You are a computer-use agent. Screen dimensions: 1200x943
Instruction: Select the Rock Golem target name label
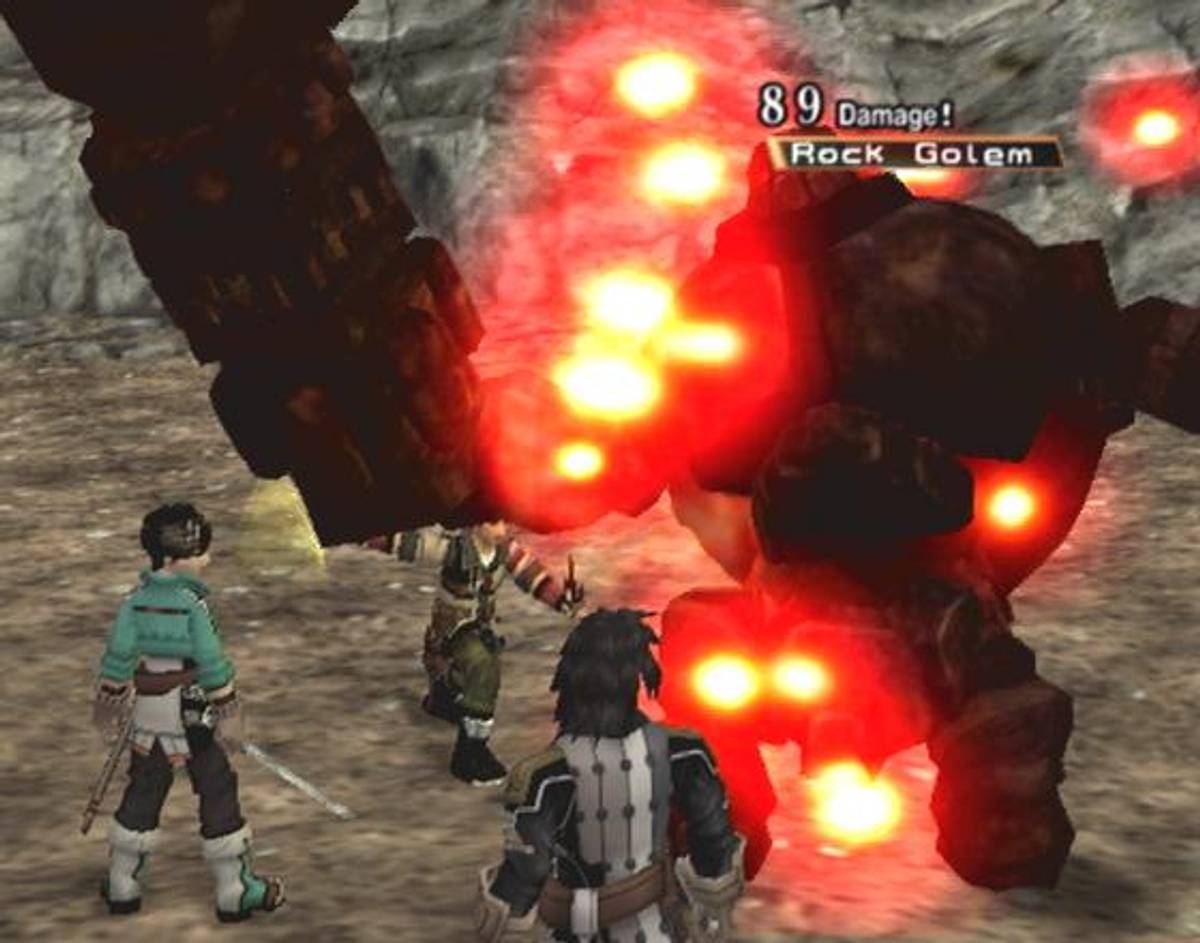(913, 154)
